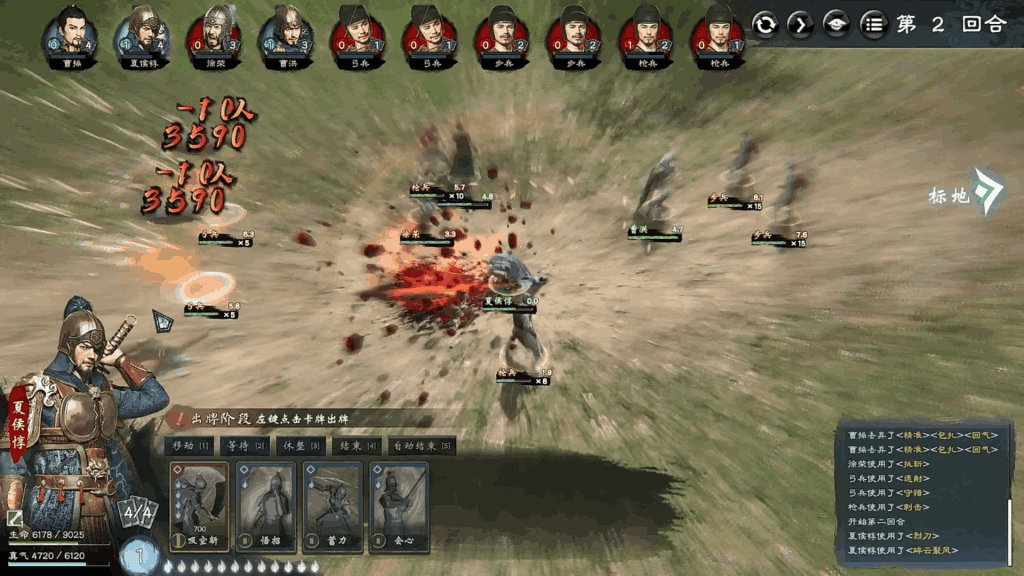Toggle the eye view icon
1024x576 pixels.
pos(837,25)
